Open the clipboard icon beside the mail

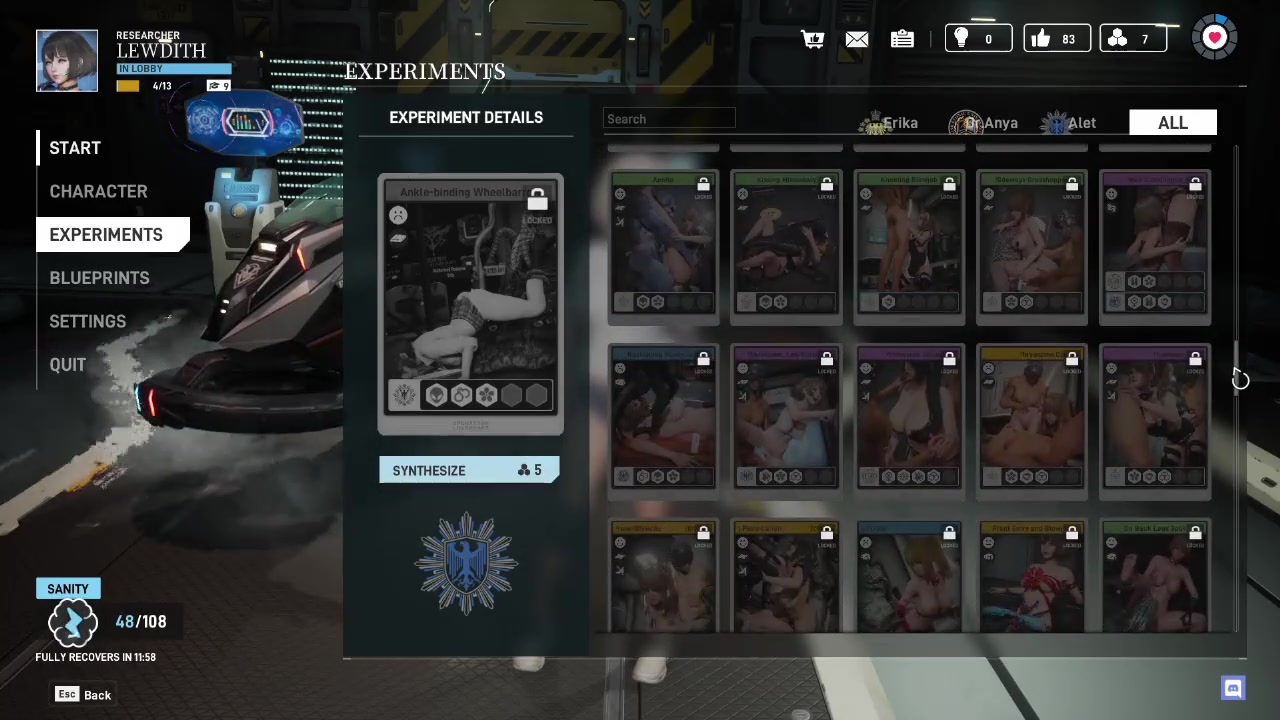pos(902,39)
